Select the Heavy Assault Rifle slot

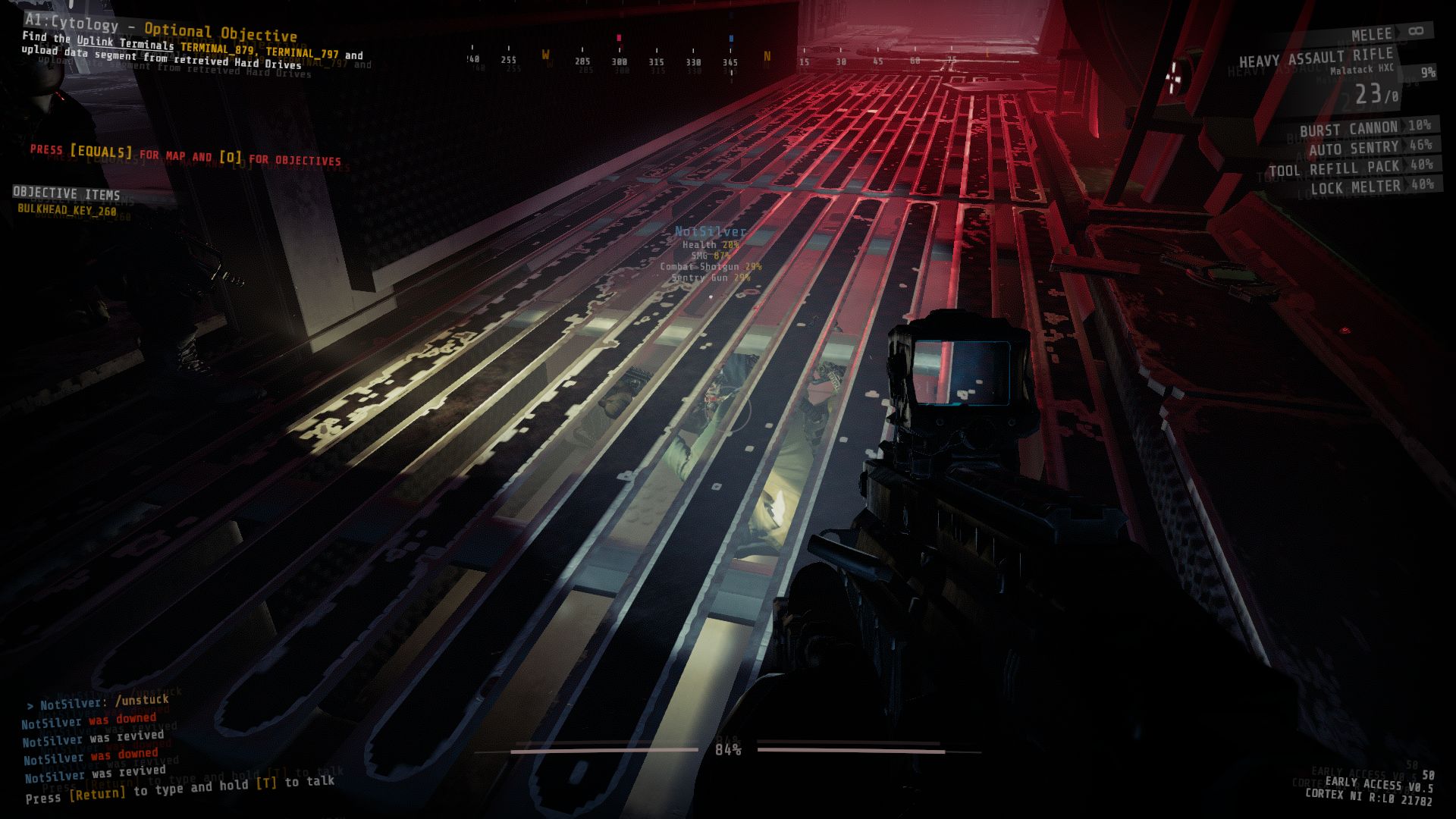[1316, 58]
